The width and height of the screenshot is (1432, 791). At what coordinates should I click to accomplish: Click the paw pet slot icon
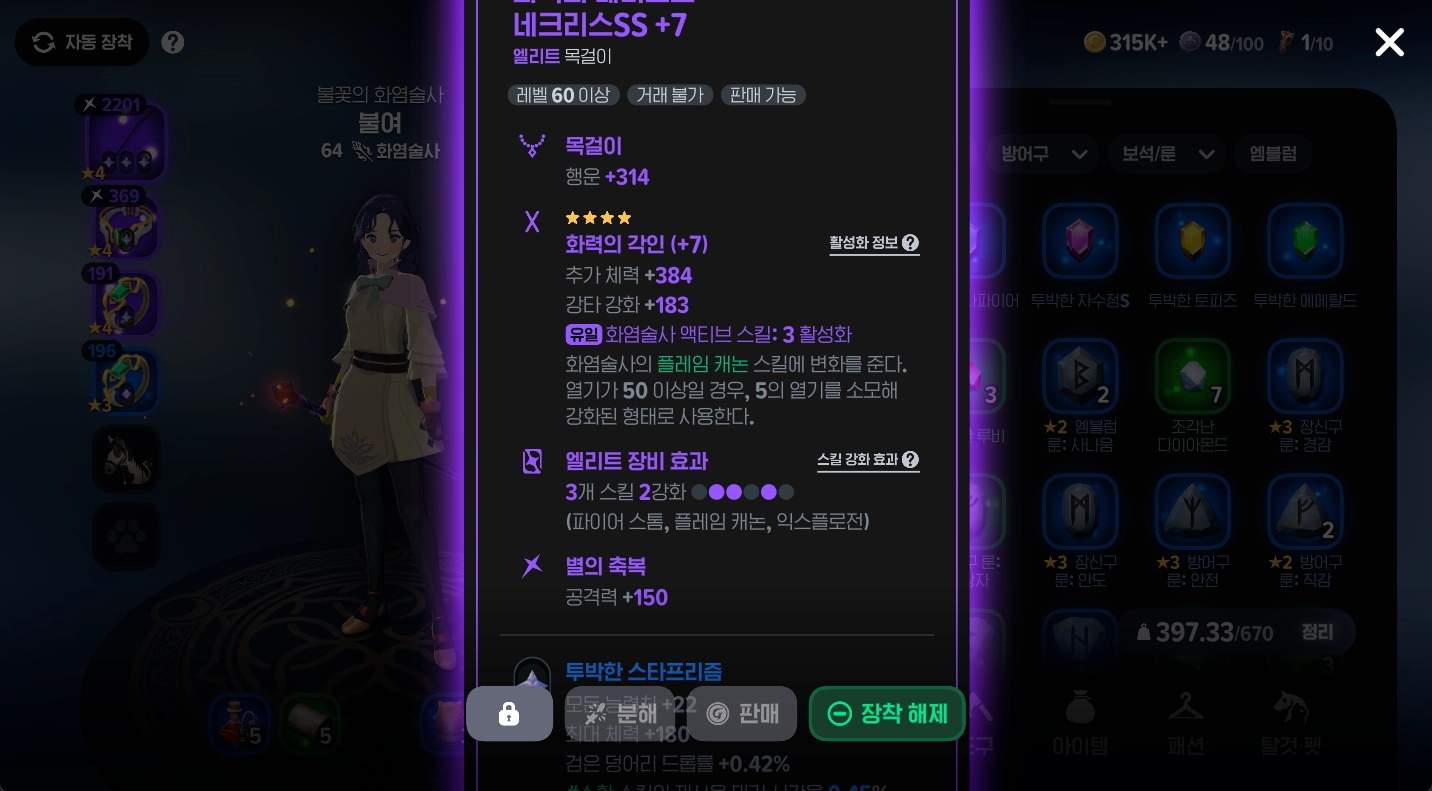(x=126, y=536)
